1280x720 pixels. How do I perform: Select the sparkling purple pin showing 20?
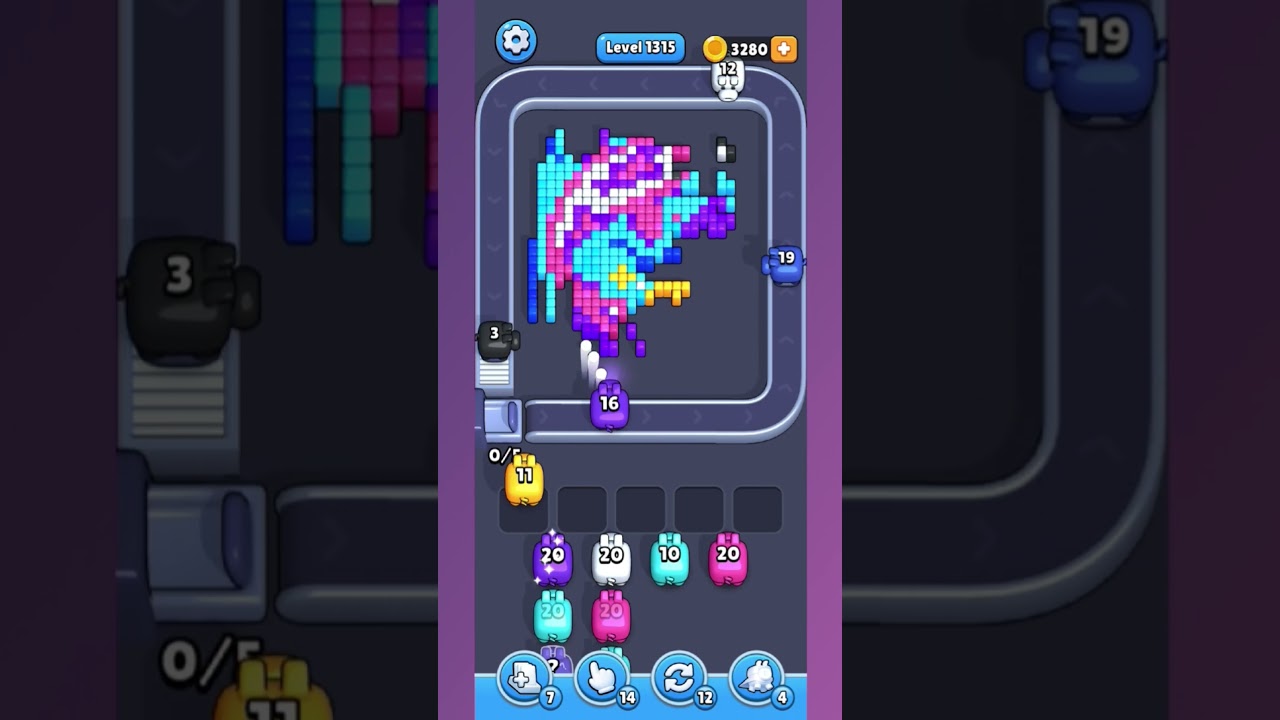click(x=551, y=560)
